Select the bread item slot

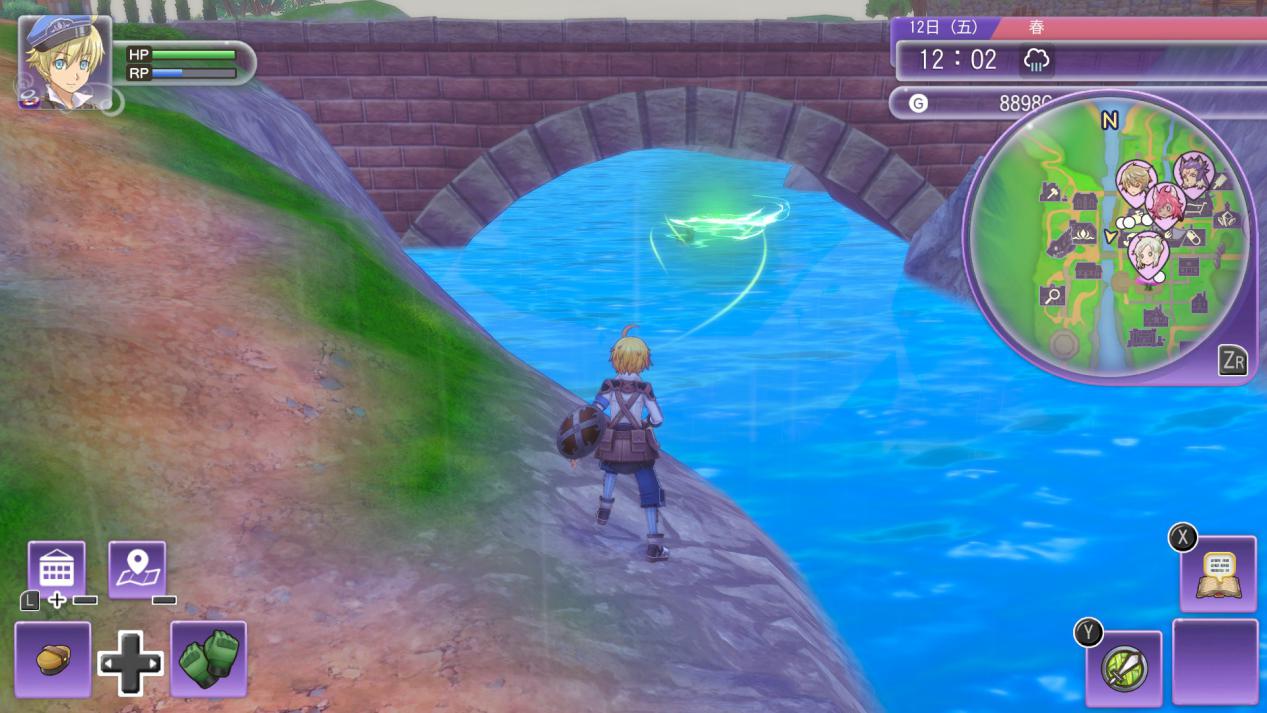pyautogui.click(x=53, y=659)
